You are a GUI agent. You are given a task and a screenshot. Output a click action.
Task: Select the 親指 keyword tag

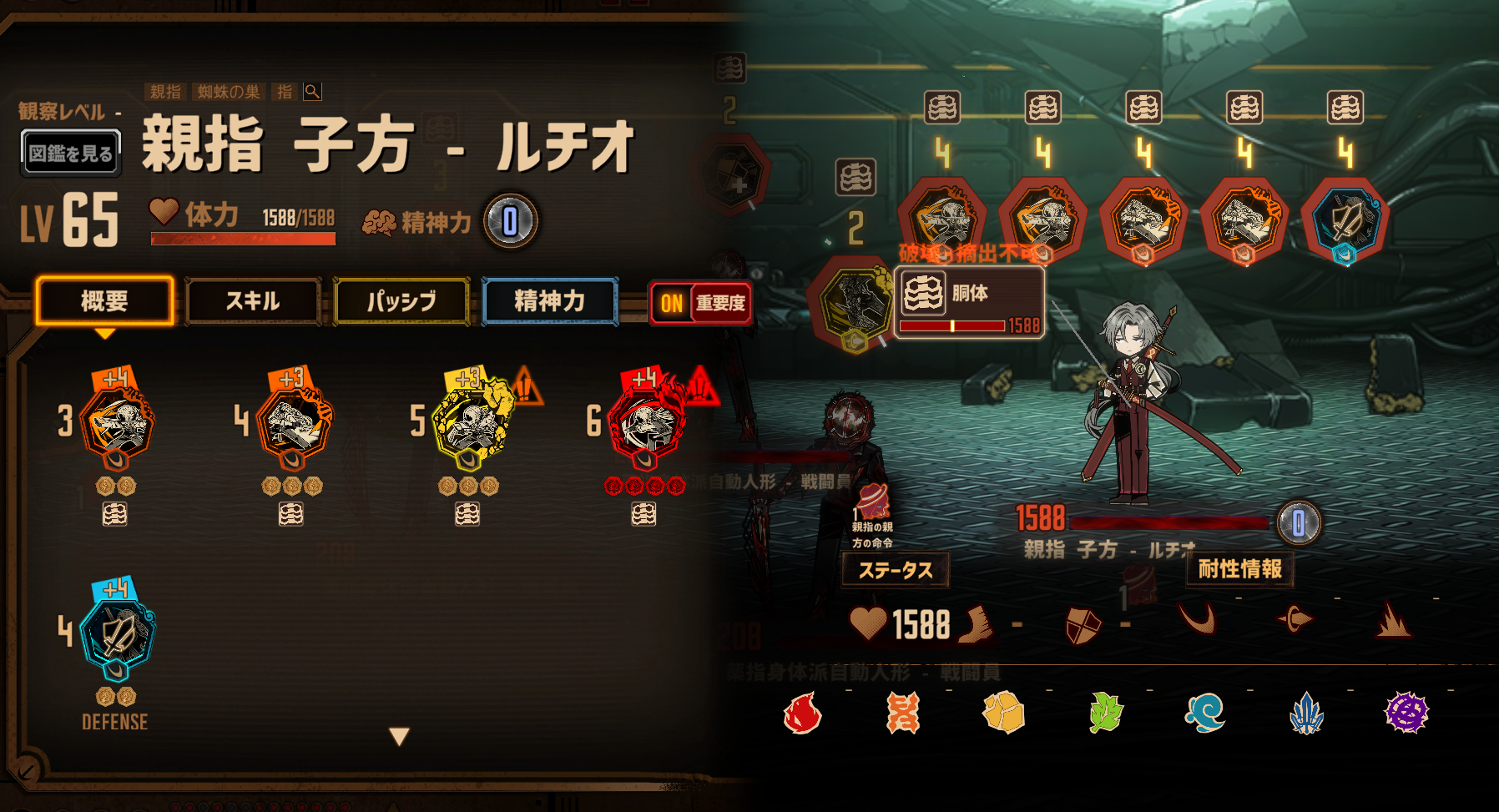point(165,92)
